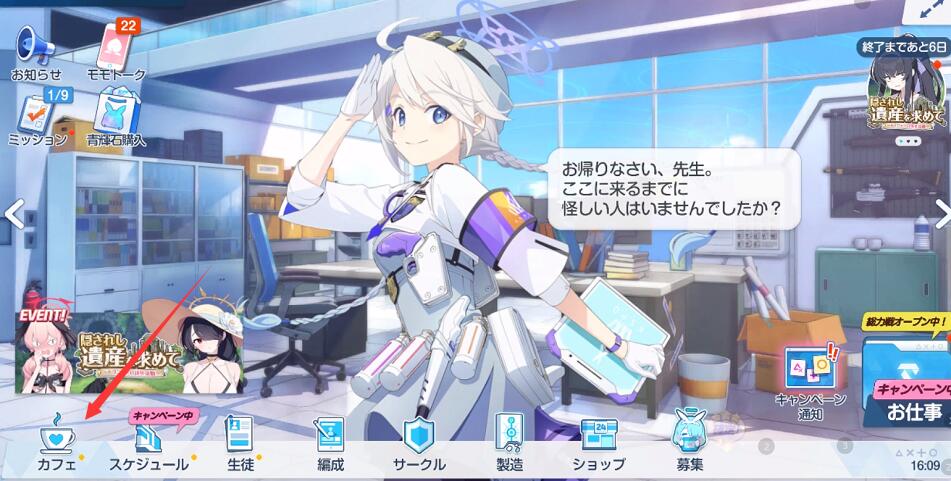Open スケジュール menu
The image size is (951, 481).
click(x=147, y=445)
